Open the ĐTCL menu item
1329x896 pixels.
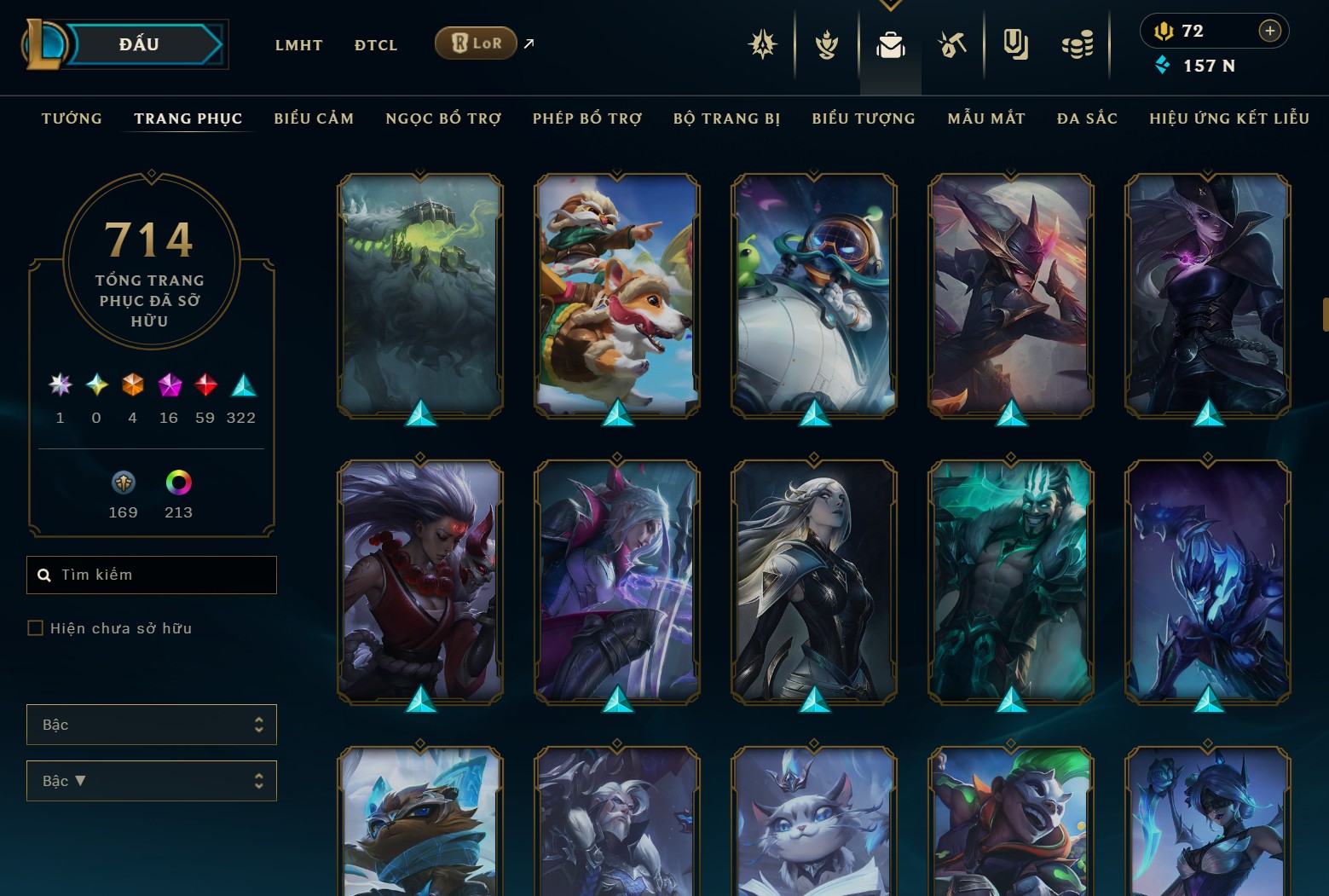(x=375, y=44)
